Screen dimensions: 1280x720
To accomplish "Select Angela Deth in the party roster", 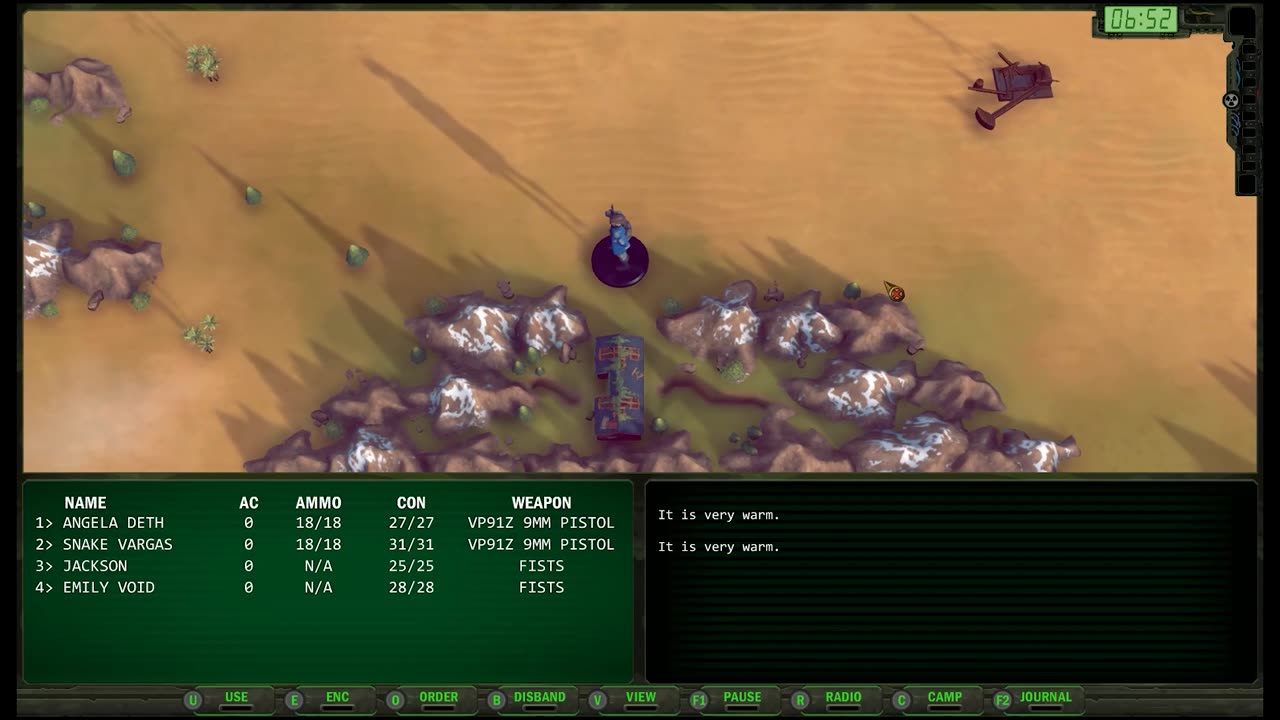I will pyautogui.click(x=113, y=523).
